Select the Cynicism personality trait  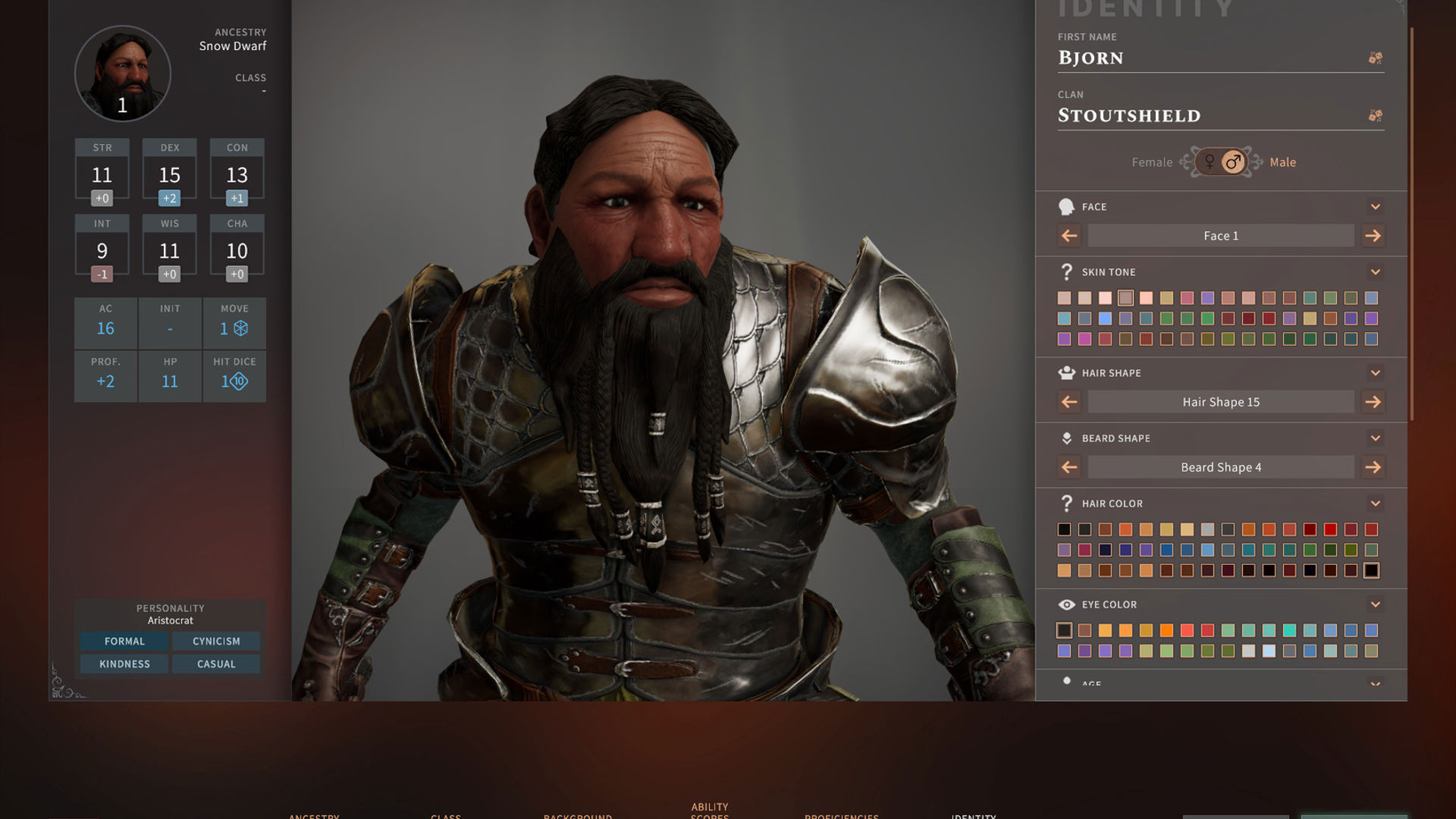[216, 642]
